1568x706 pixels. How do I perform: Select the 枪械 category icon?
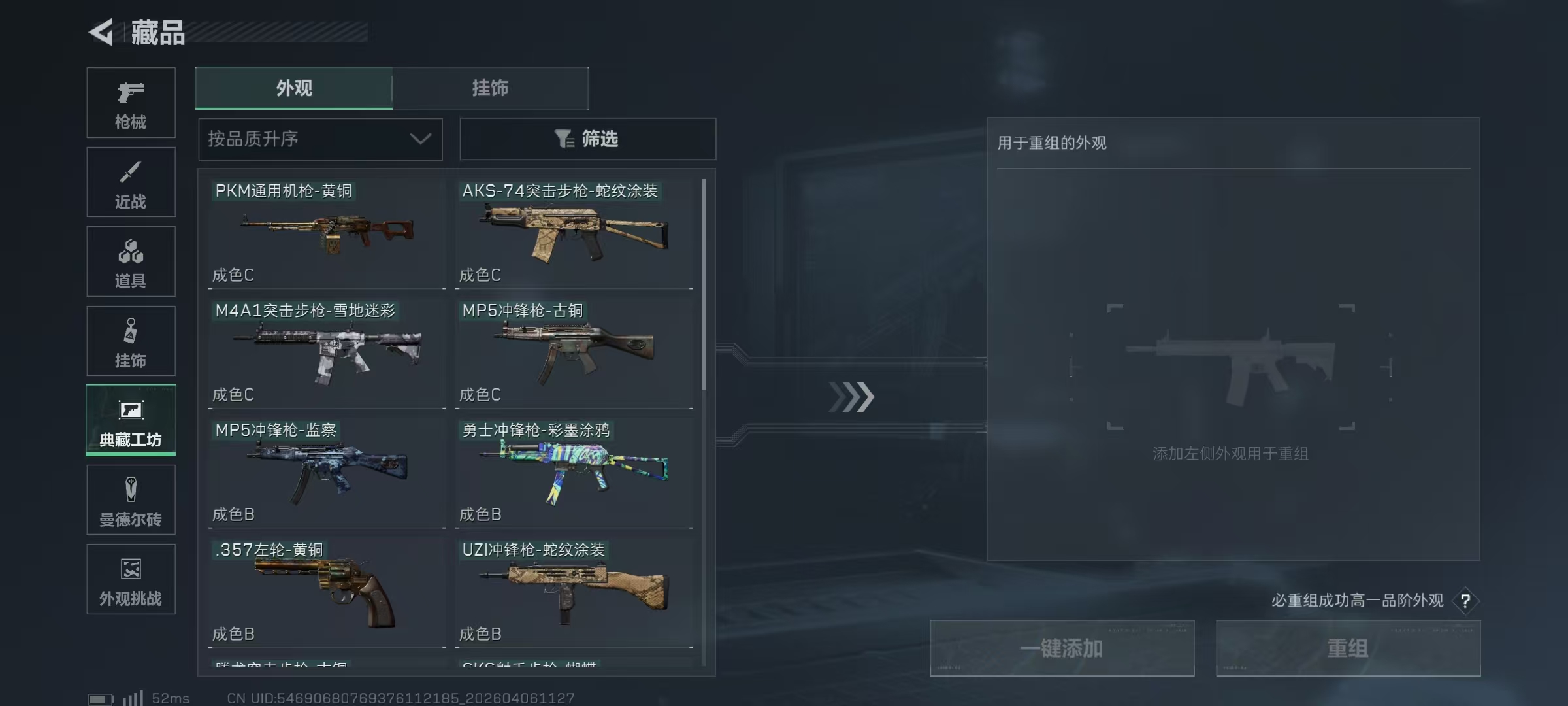[131, 101]
